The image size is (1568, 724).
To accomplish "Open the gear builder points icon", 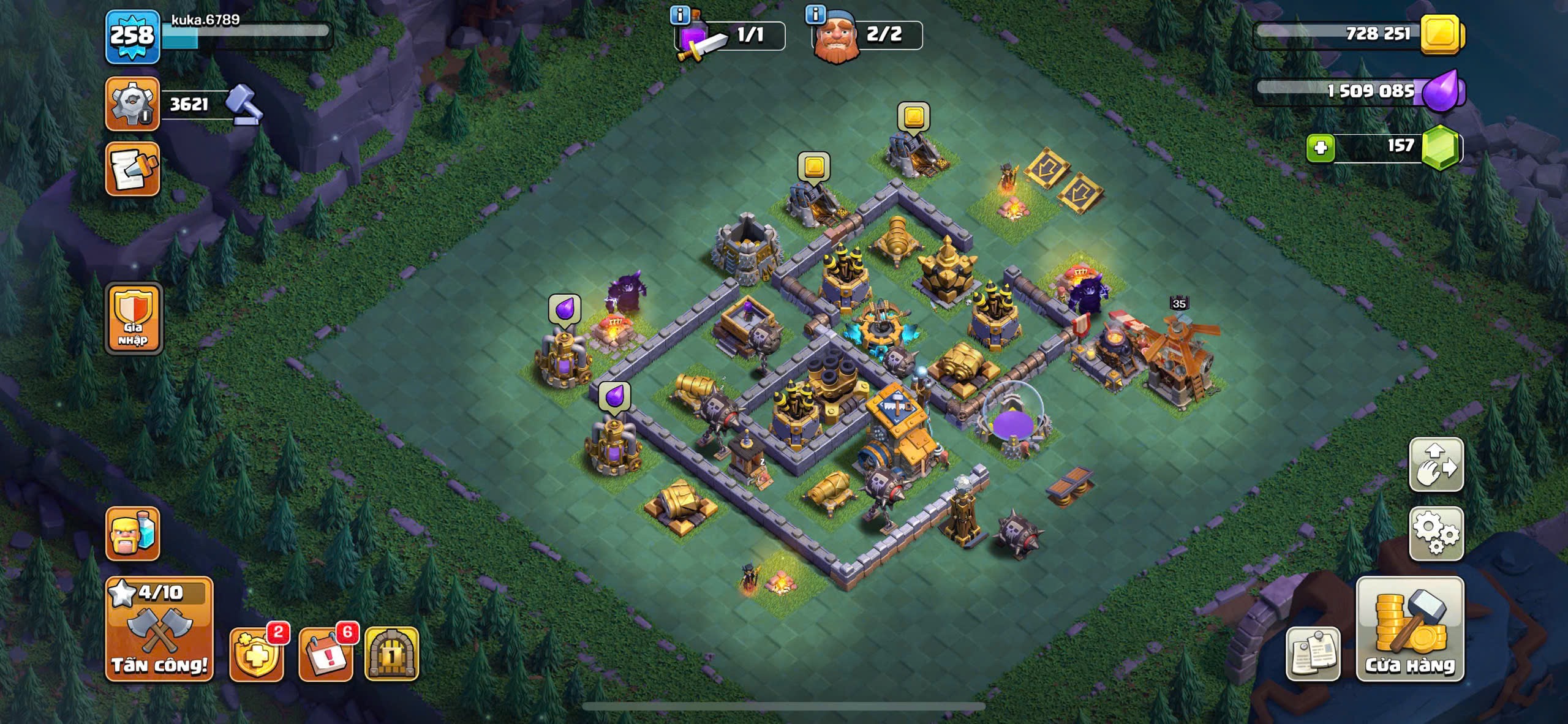I will tap(132, 104).
